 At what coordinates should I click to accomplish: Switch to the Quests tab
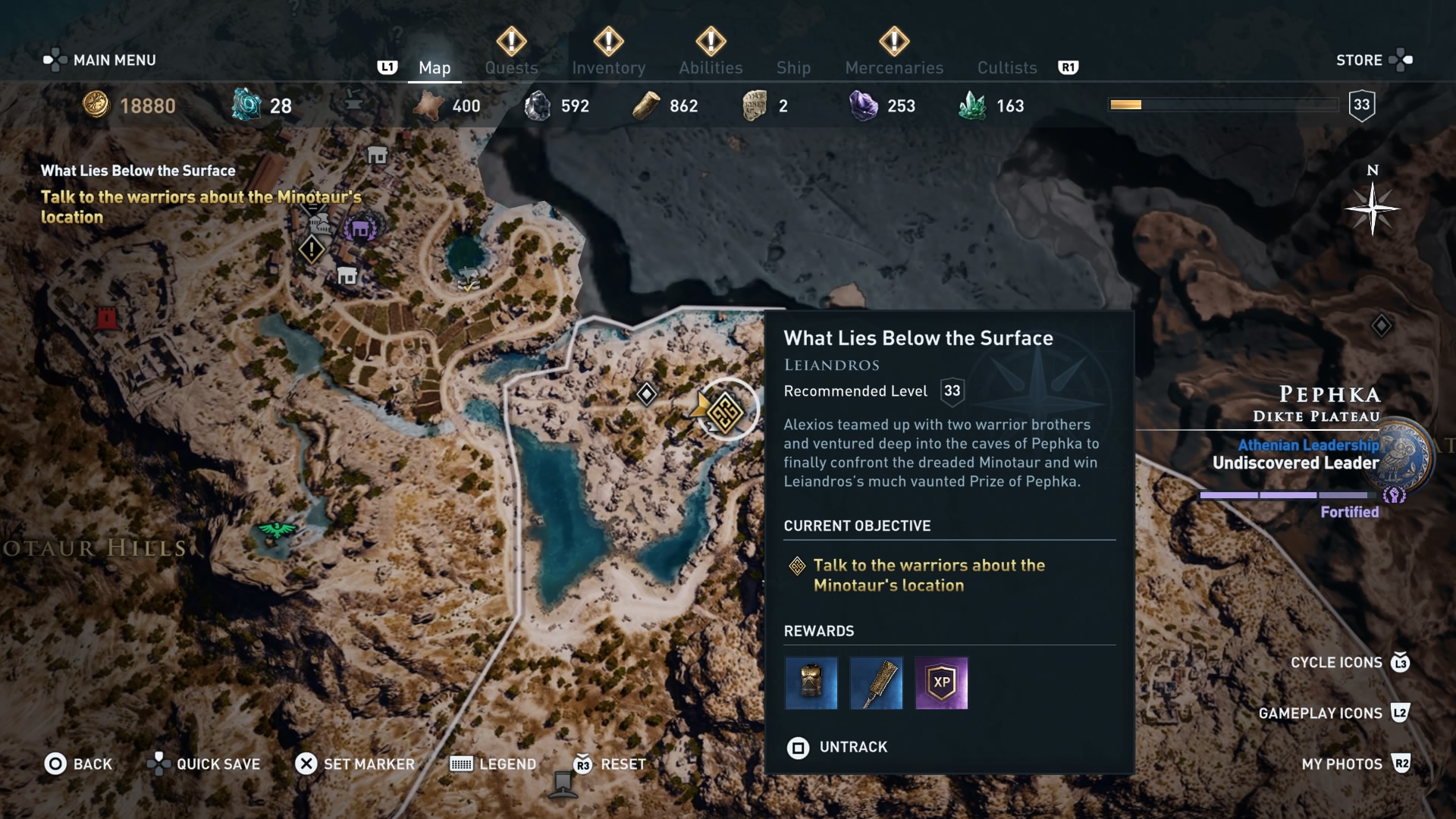[x=511, y=67]
